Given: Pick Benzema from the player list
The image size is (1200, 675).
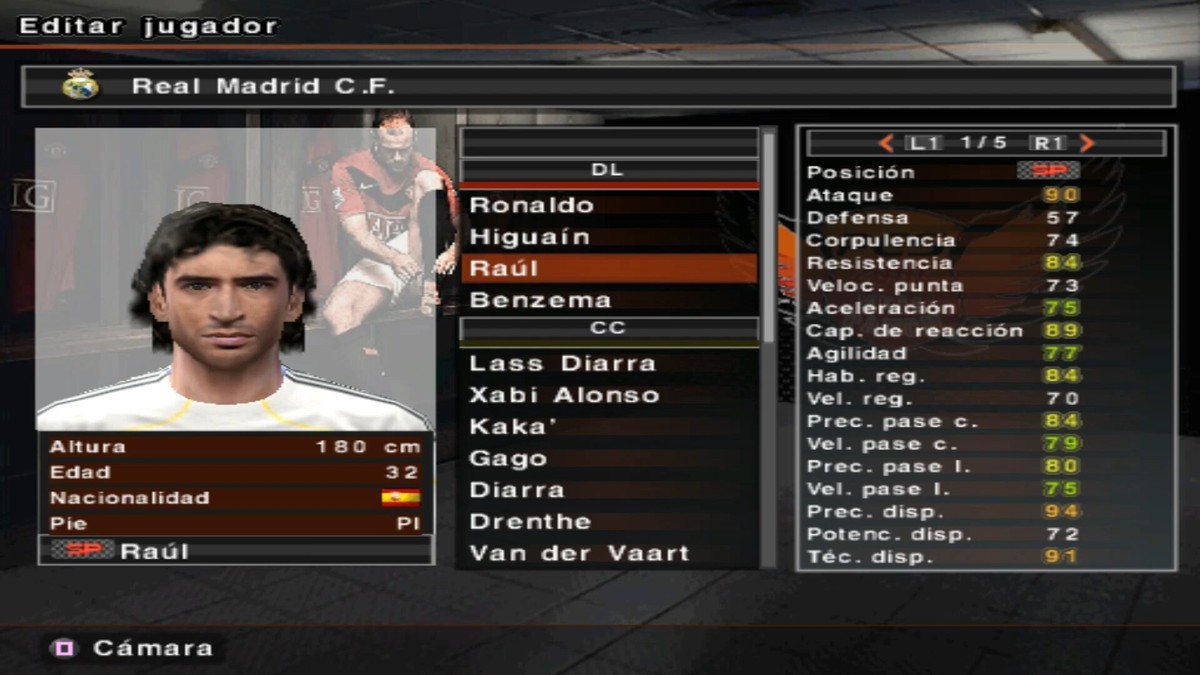Looking at the screenshot, I should coord(540,300).
